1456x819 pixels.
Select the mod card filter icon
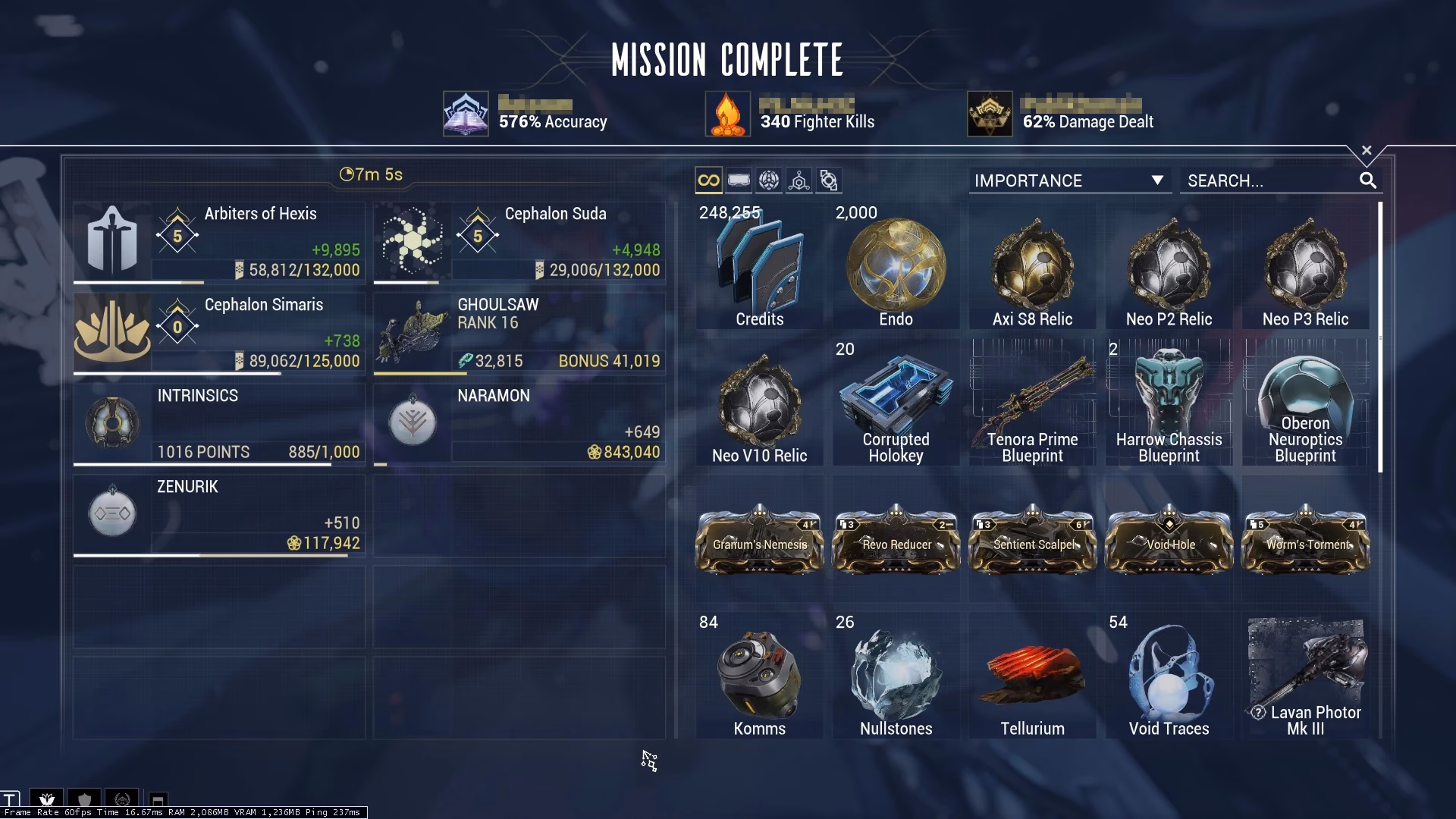pyautogui.click(x=738, y=180)
